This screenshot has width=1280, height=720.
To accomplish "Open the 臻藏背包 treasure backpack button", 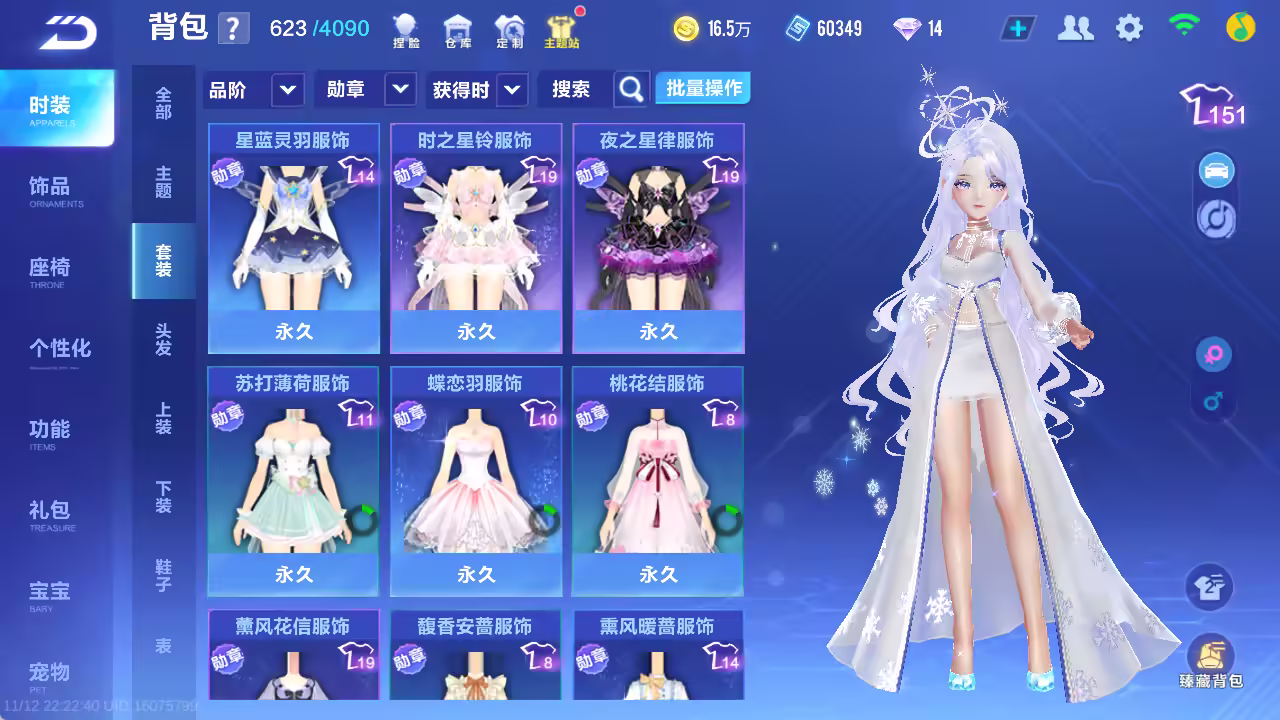I will pos(1210,662).
